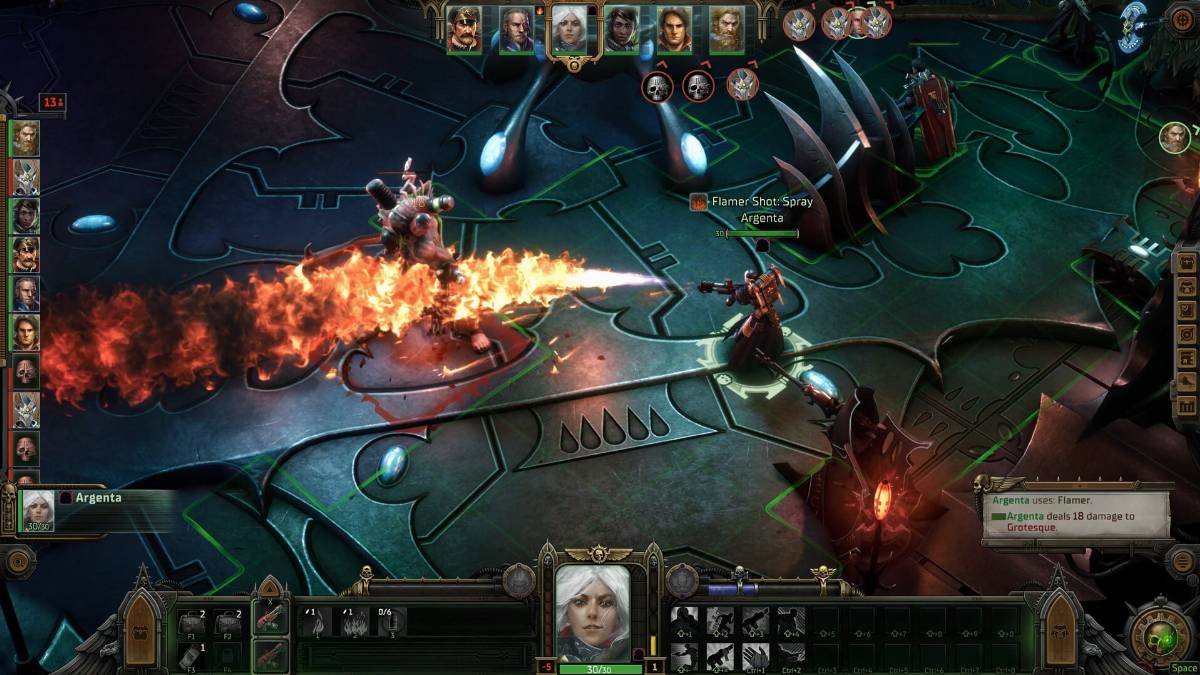The image size is (1200, 675).
Task: Select bearded man at top of initiative order
Action: (26, 138)
